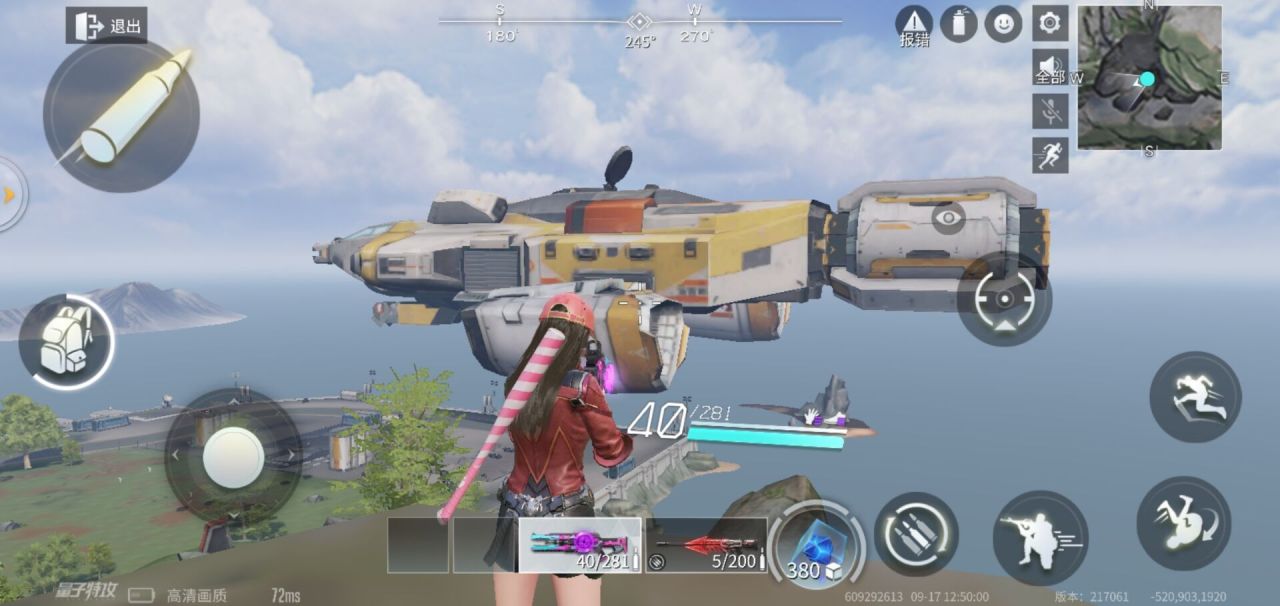Image resolution: width=1280 pixels, height=606 pixels.
Task: Make the character jump
Action: 1195,397
